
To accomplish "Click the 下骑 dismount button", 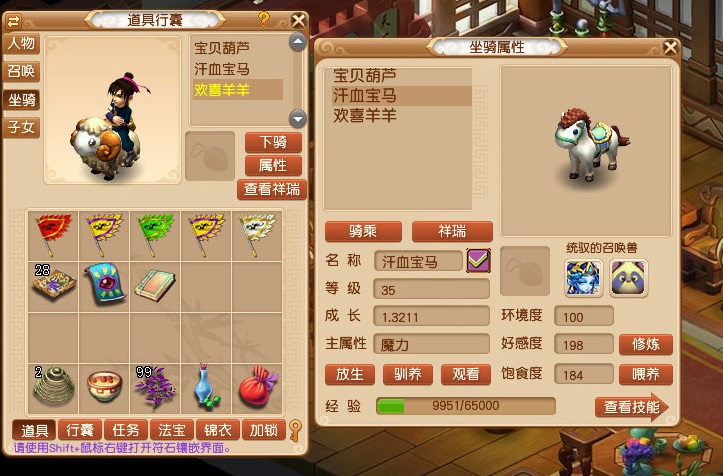I will tap(273, 142).
